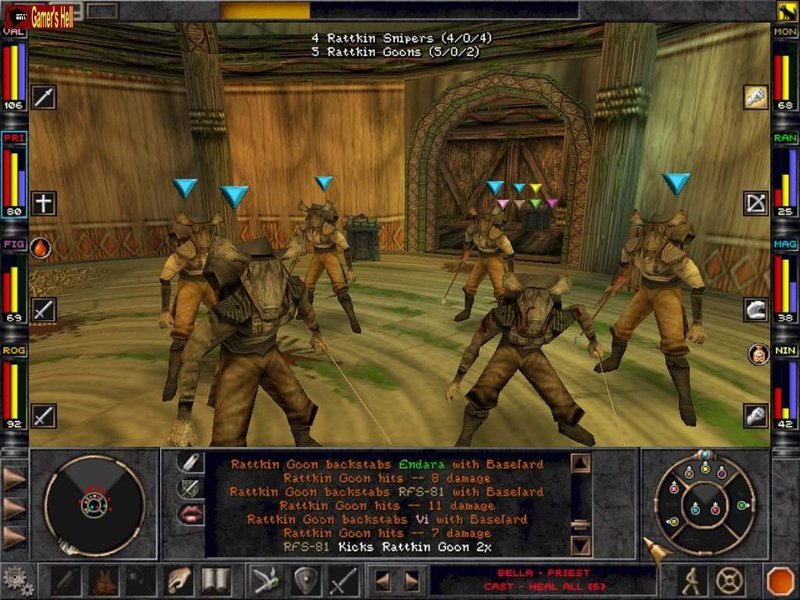Click the VAL spear action icon
The height and width of the screenshot is (600, 800).
pyautogui.click(x=44, y=97)
